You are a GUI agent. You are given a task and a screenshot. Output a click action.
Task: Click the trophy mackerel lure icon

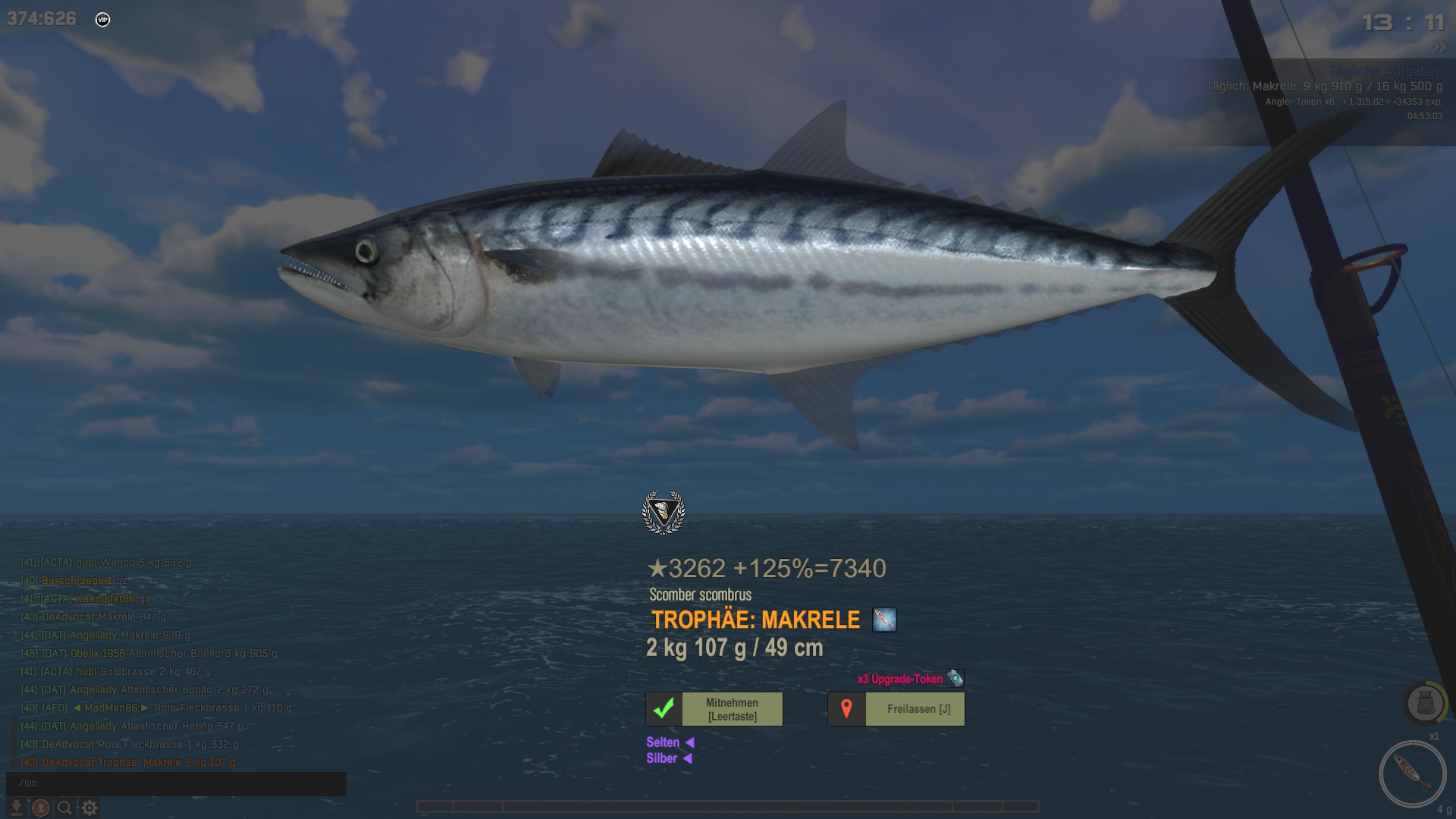pos(884,620)
